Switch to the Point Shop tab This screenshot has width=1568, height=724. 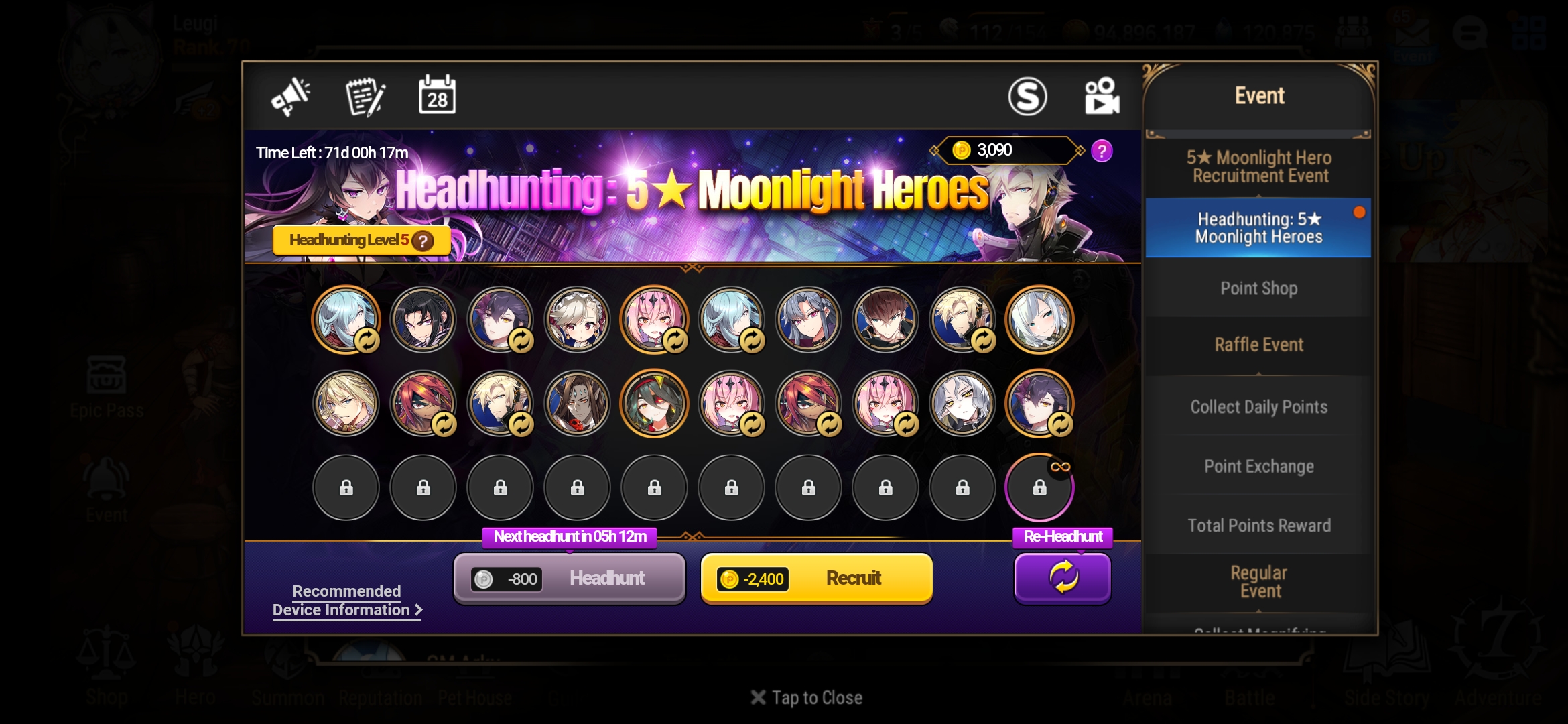(1258, 288)
